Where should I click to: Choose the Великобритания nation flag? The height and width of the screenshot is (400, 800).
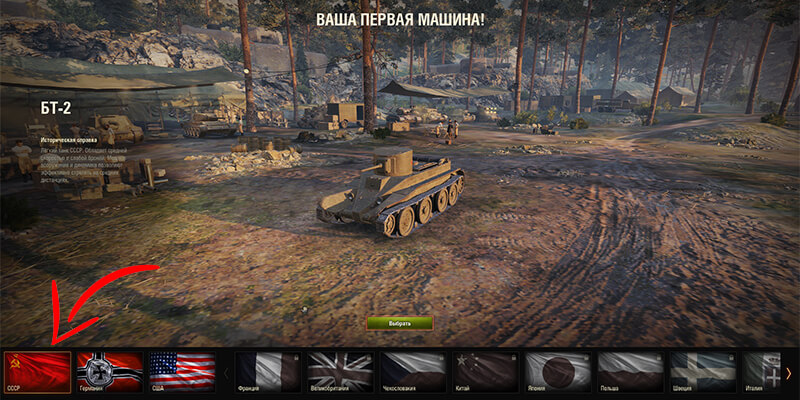pyautogui.click(x=340, y=372)
